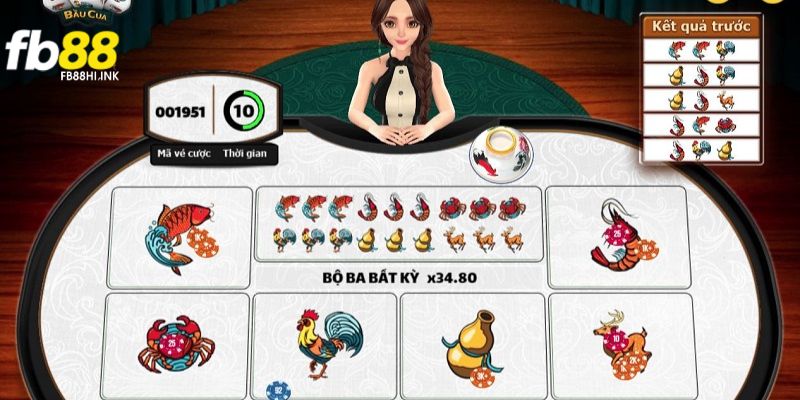Bet on the gourd tile
800x400 pixels.
click(x=472, y=343)
